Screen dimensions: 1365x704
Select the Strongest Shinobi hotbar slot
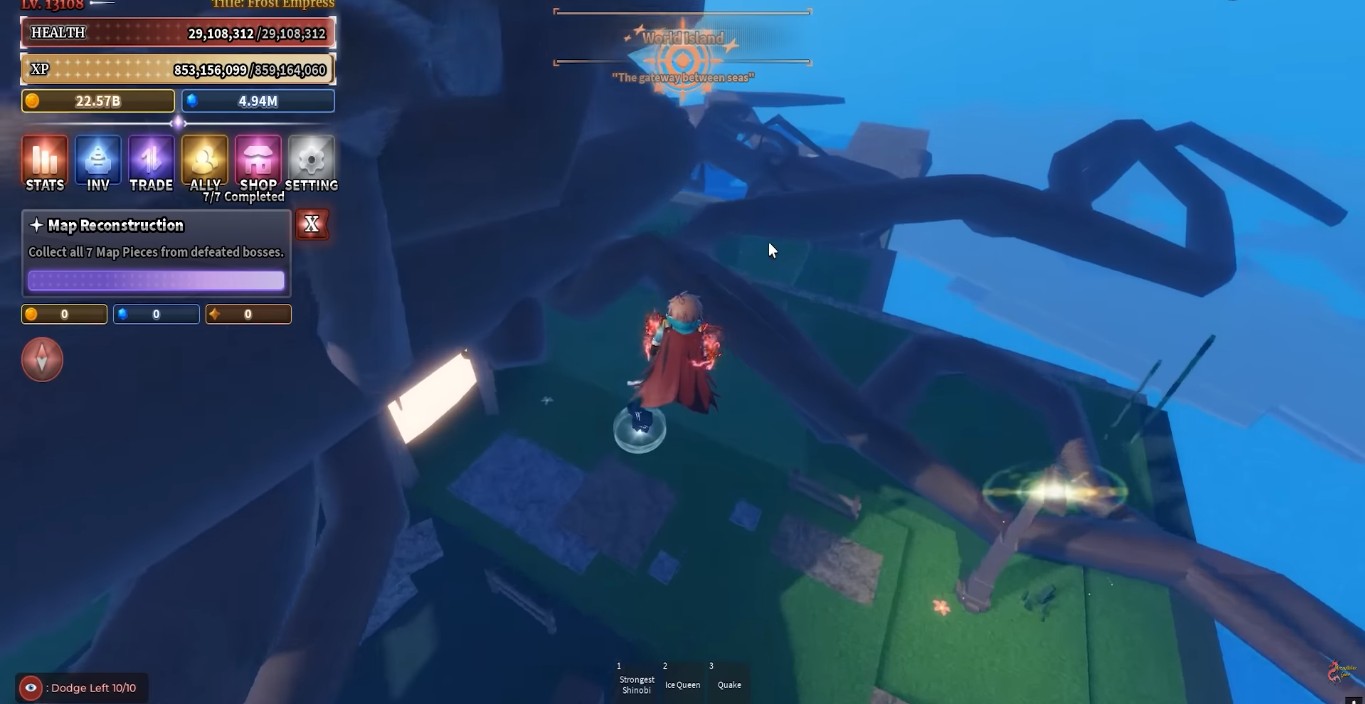point(636,680)
